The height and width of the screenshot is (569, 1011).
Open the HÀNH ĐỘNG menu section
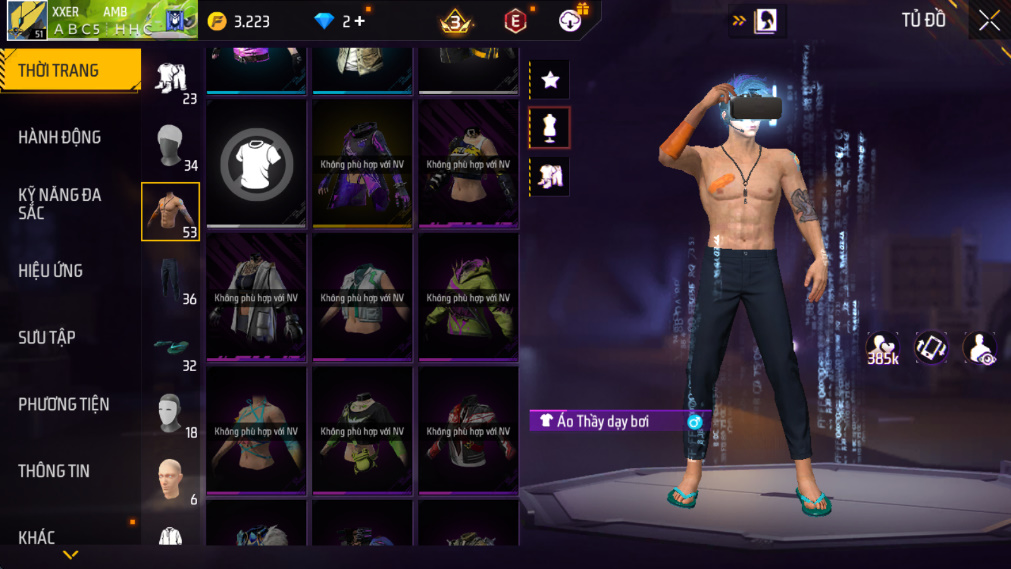click(x=60, y=137)
